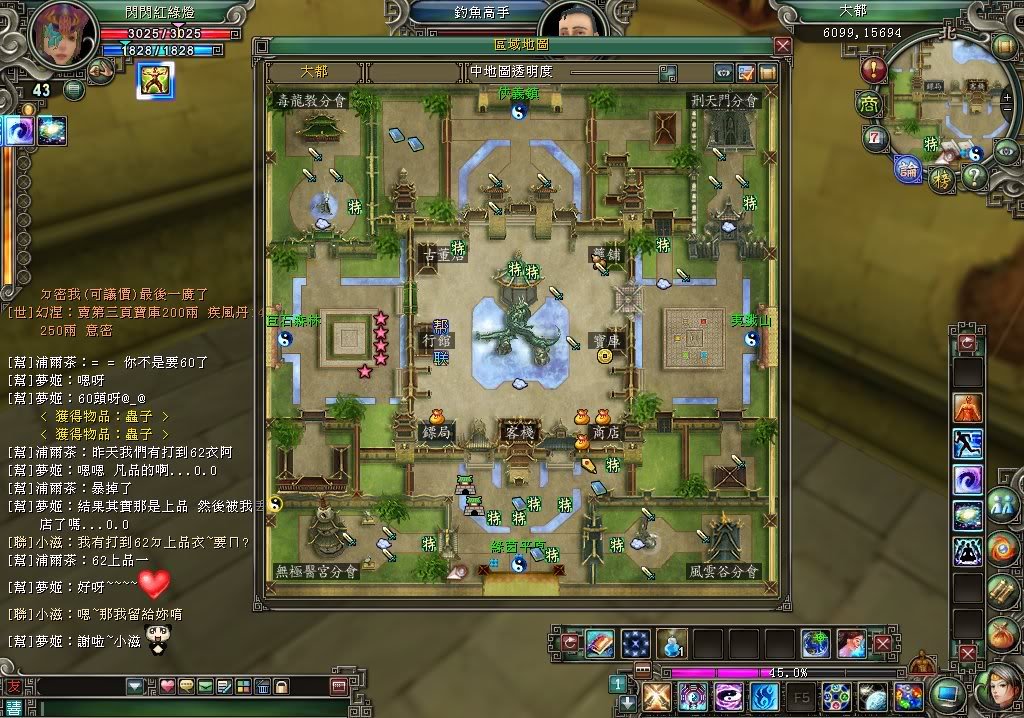Click the 大都 map tab
Screen dimensions: 1024x718
[314, 72]
